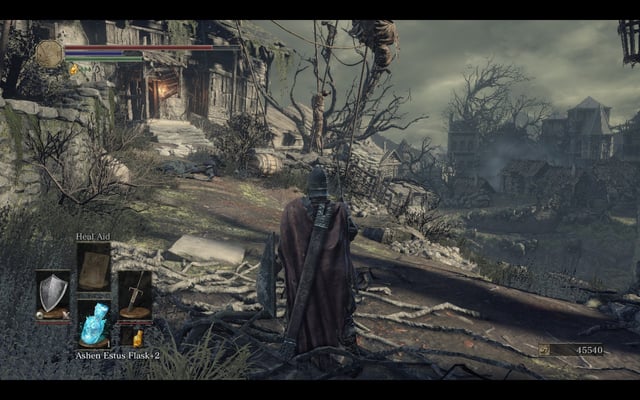Image resolution: width=640 pixels, height=400 pixels.
Task: Click the small orange Estus flask icon
Action: tap(137, 338)
